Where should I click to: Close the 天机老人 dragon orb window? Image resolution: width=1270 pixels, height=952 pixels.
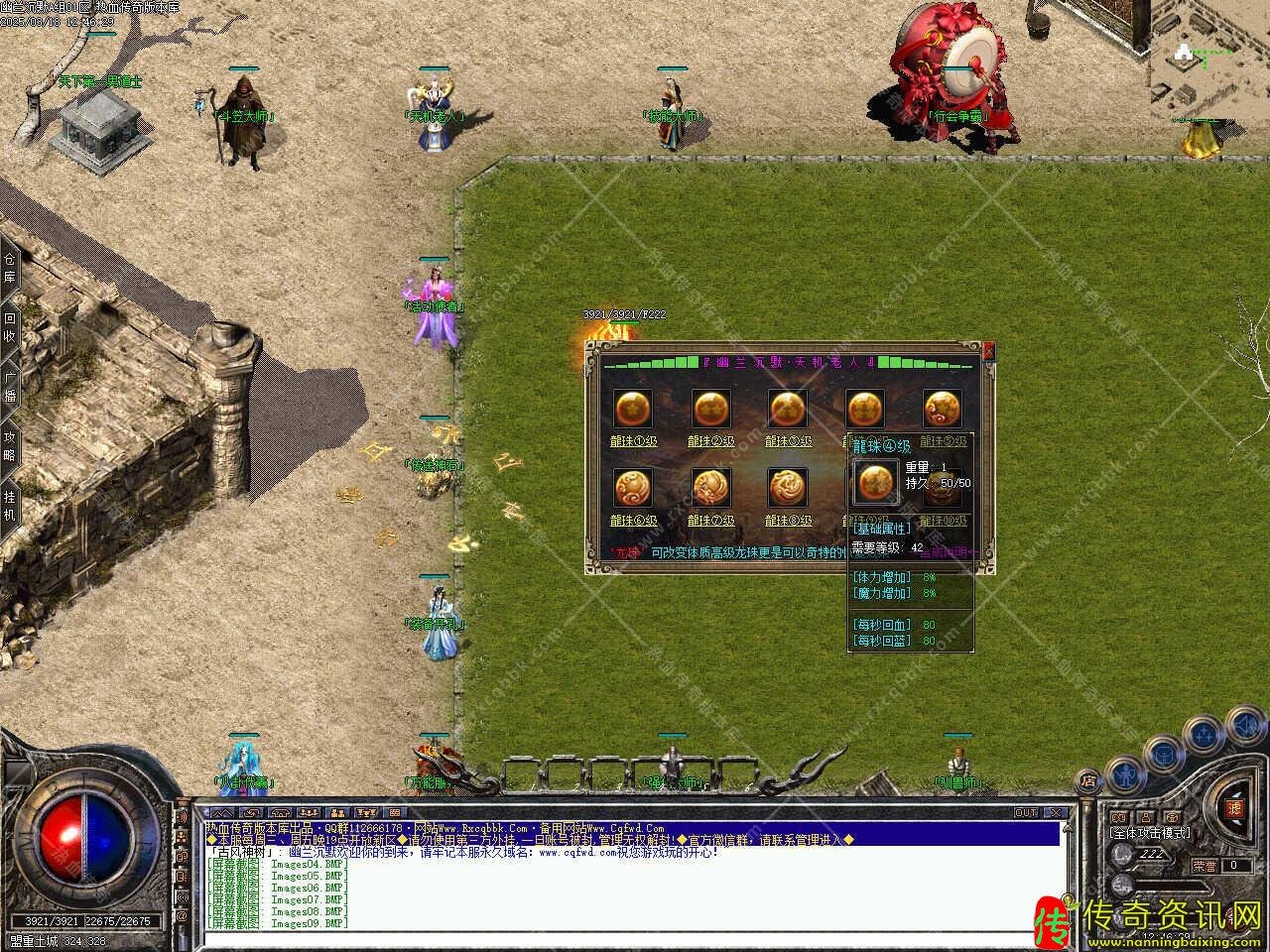click(x=988, y=350)
